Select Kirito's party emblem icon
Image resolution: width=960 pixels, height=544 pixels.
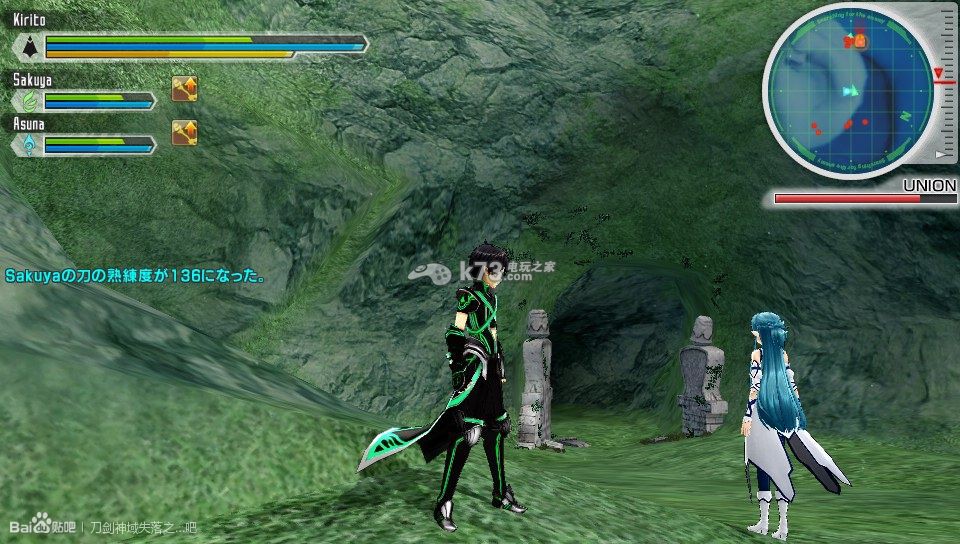(x=29, y=46)
